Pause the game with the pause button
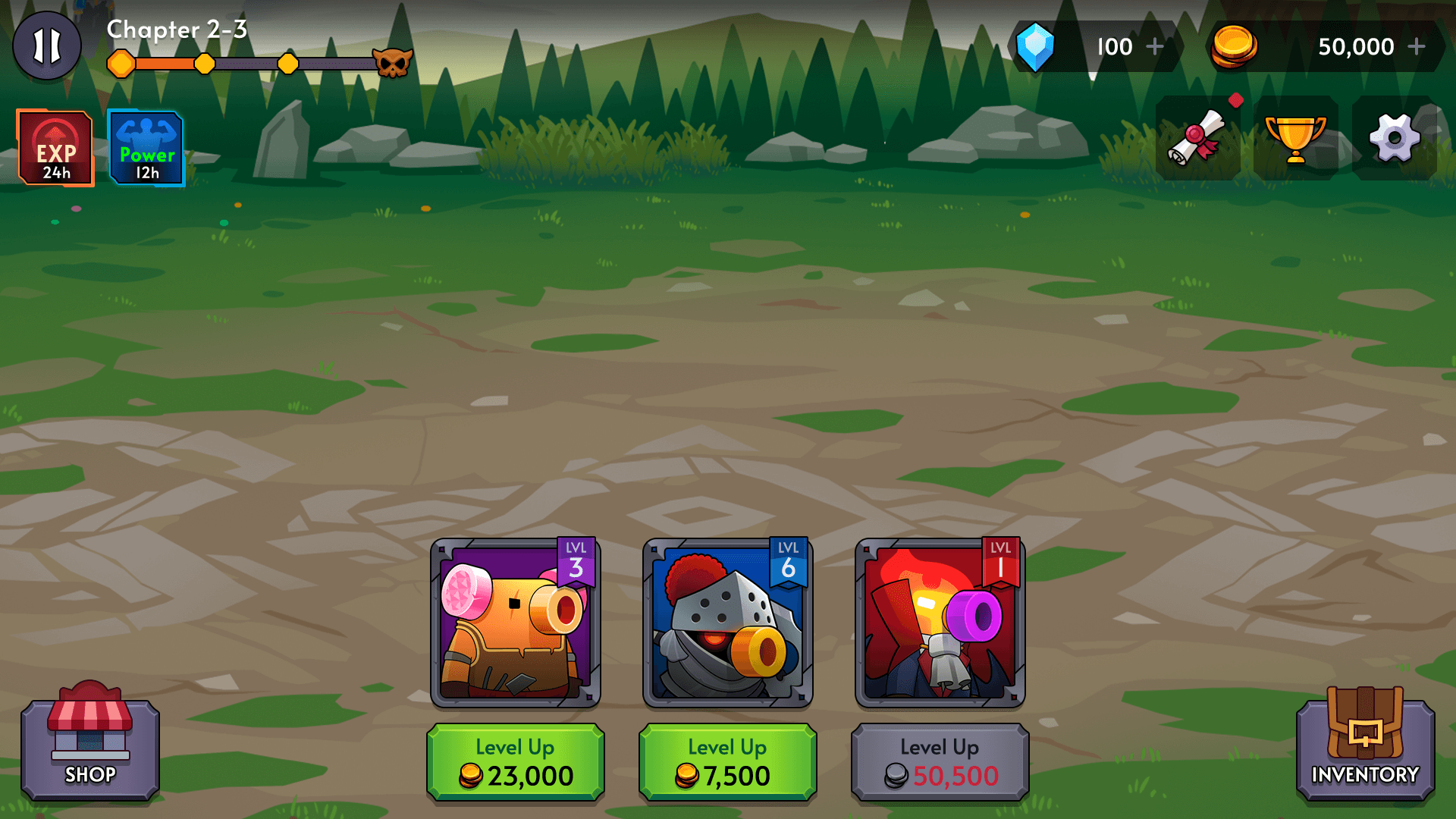Image resolution: width=1456 pixels, height=819 pixels. (x=47, y=46)
